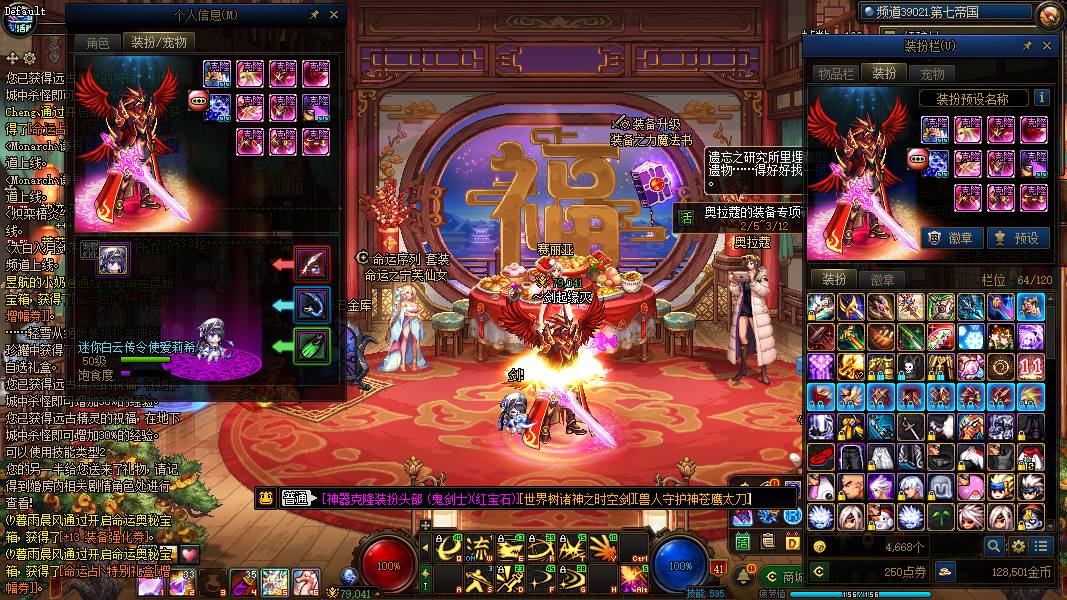Viewport: 1067px width, 600px height.
Task: Close the 装扮栏 avatar inventory window
Action: pos(1047,46)
